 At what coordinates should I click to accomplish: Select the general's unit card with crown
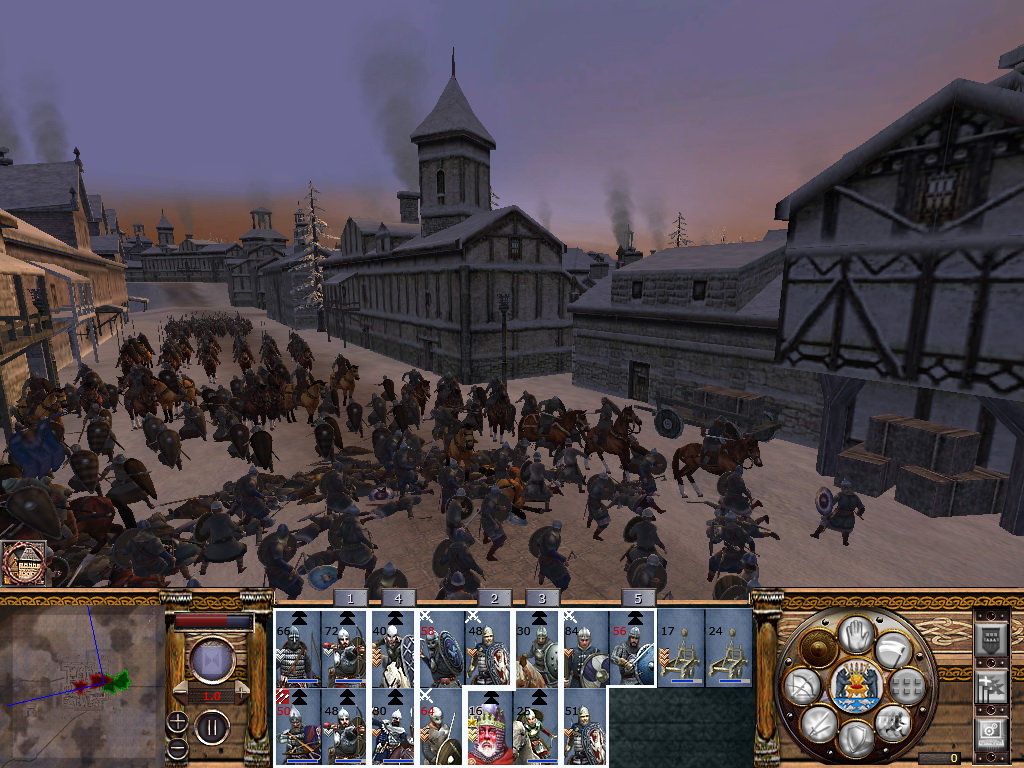(490, 727)
